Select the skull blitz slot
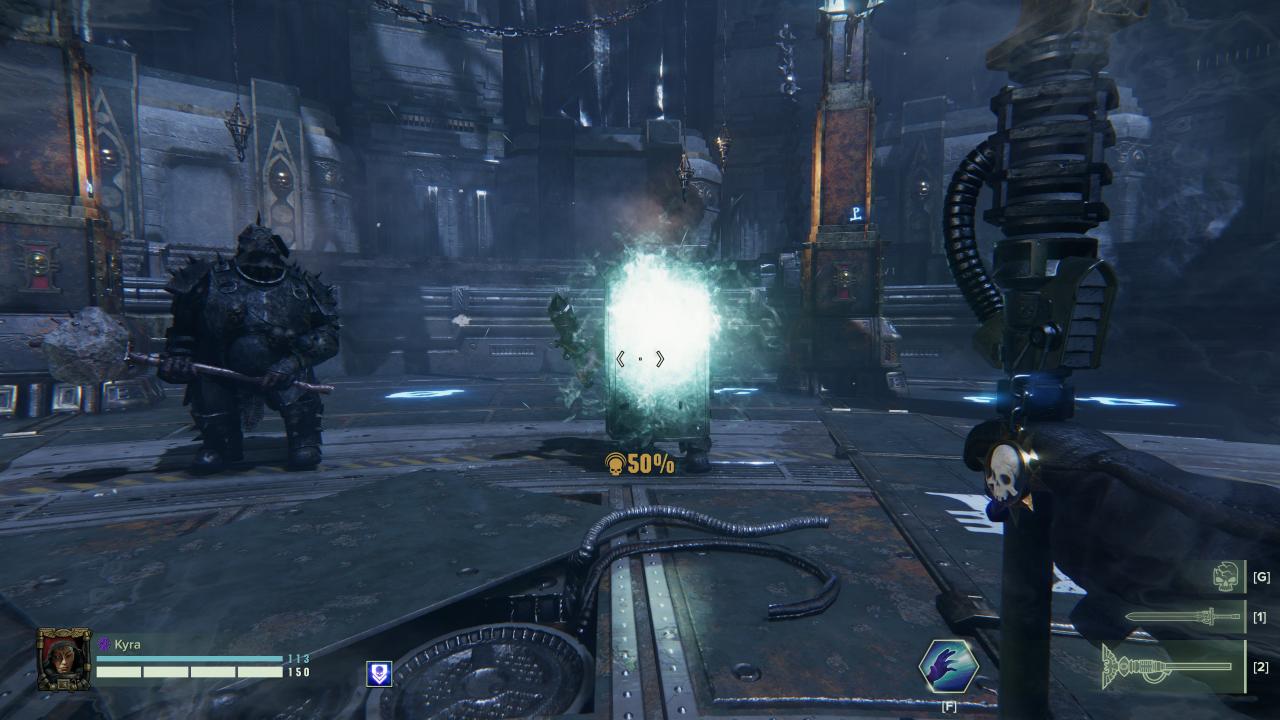The height and width of the screenshot is (720, 1280). tap(1227, 577)
